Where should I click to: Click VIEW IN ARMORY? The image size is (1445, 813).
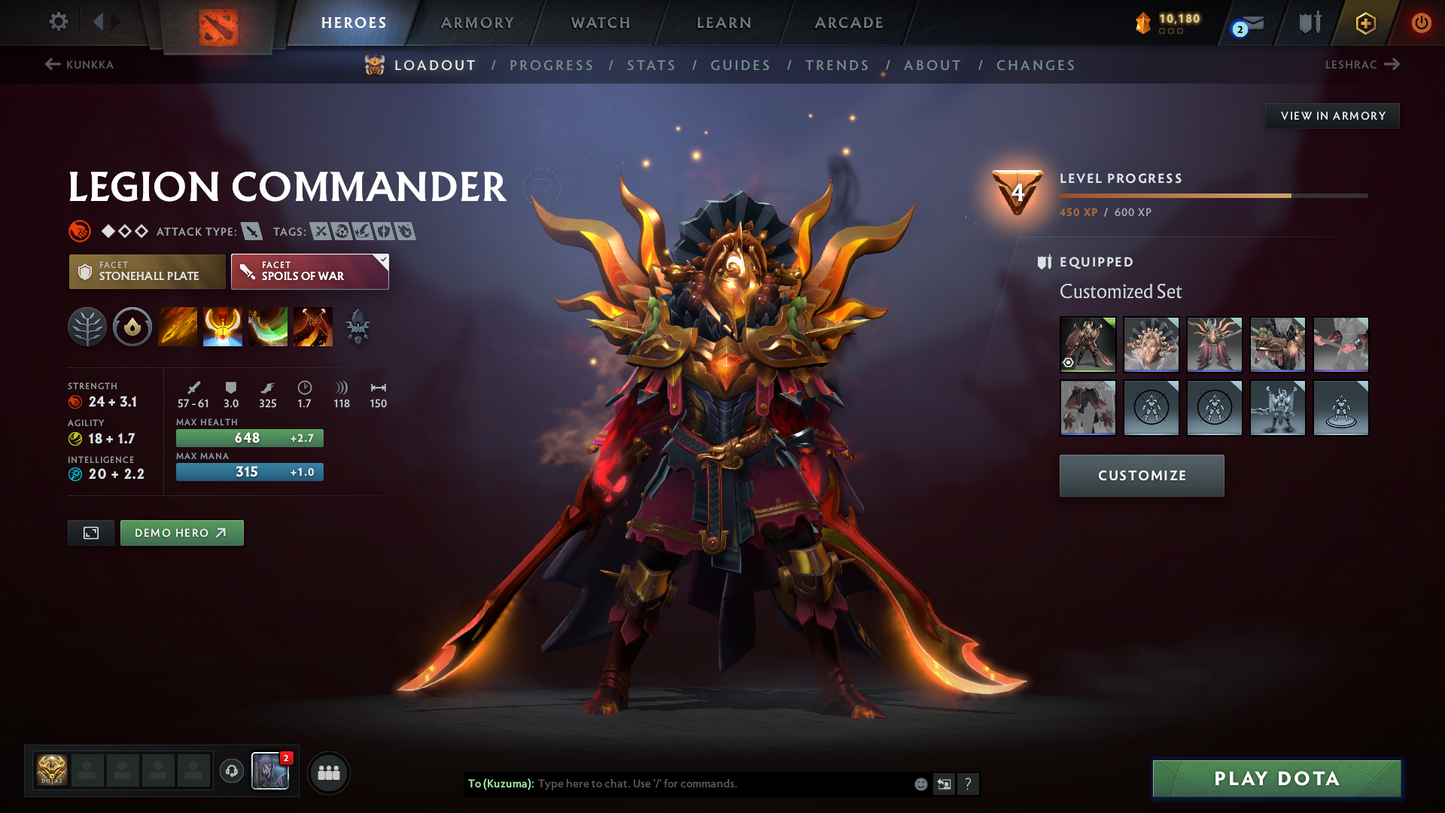[x=1332, y=115]
